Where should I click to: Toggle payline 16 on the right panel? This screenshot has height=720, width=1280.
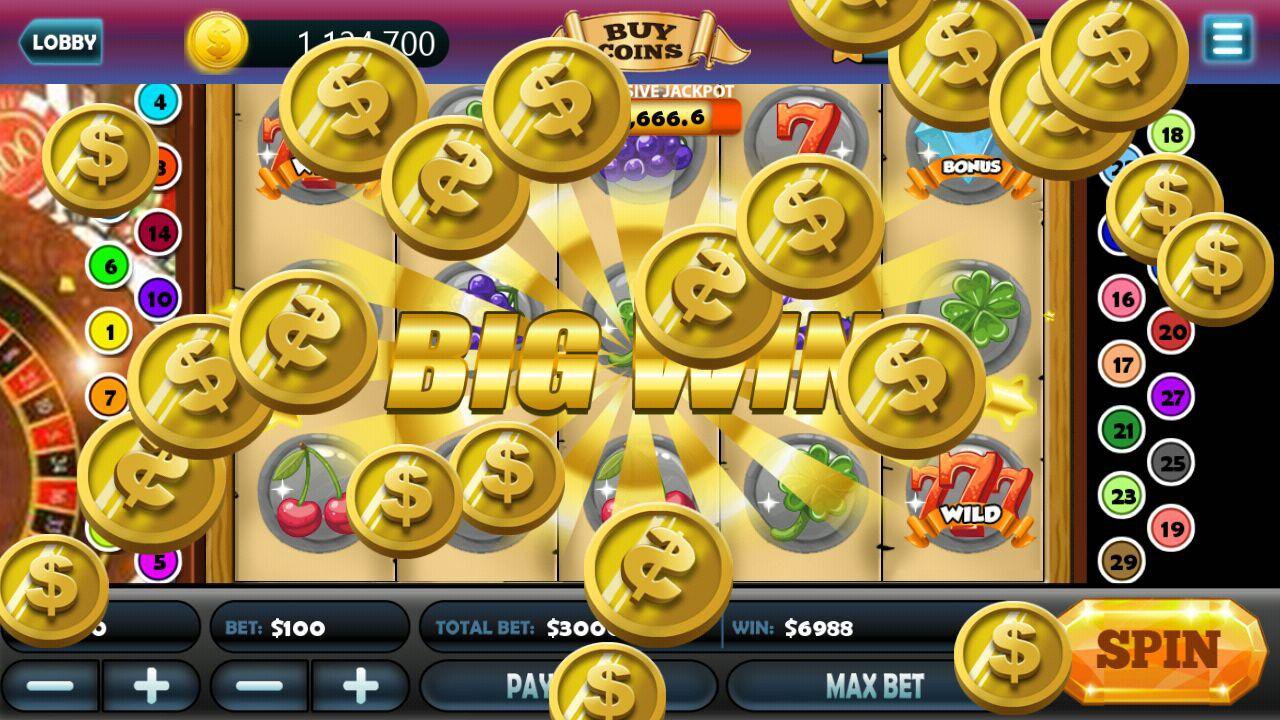click(1121, 297)
